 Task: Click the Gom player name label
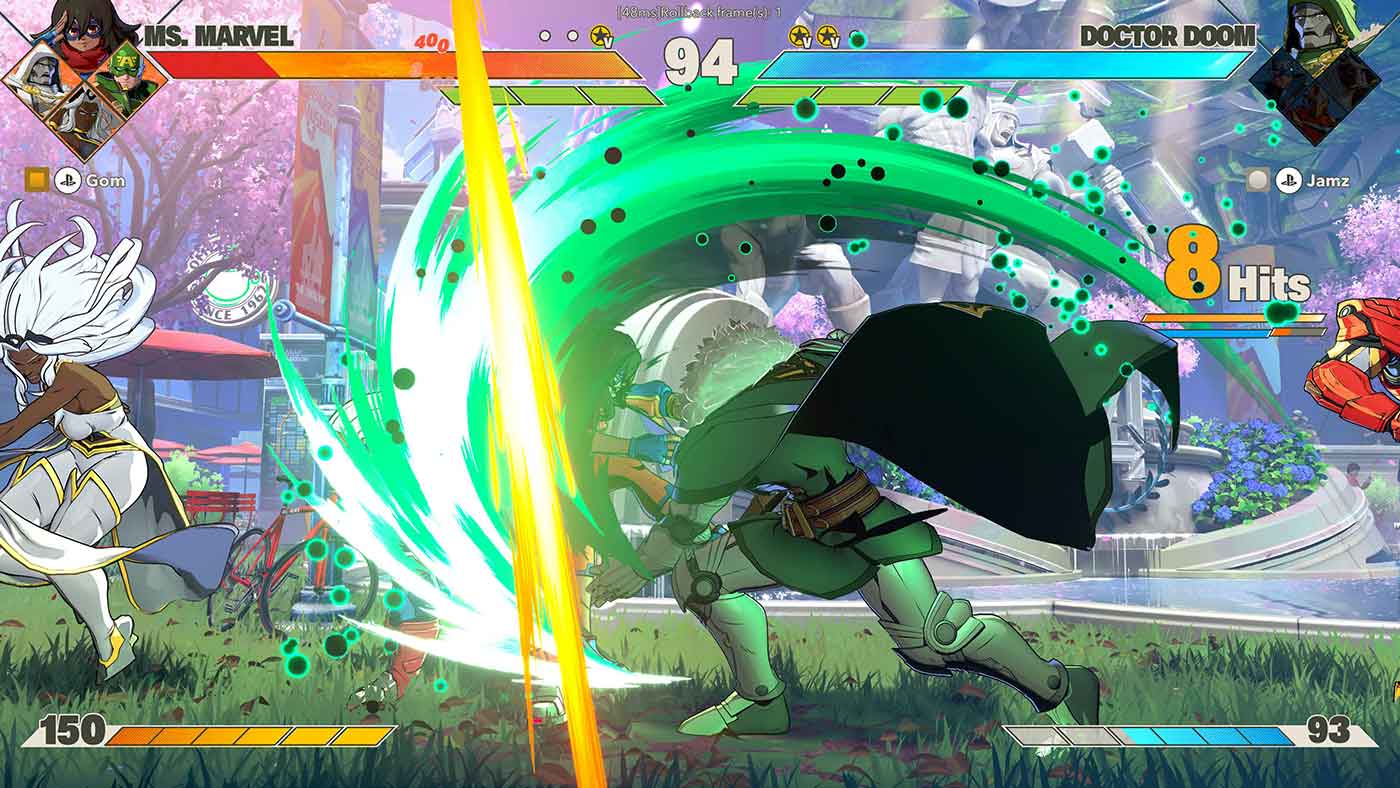pyautogui.click(x=105, y=181)
